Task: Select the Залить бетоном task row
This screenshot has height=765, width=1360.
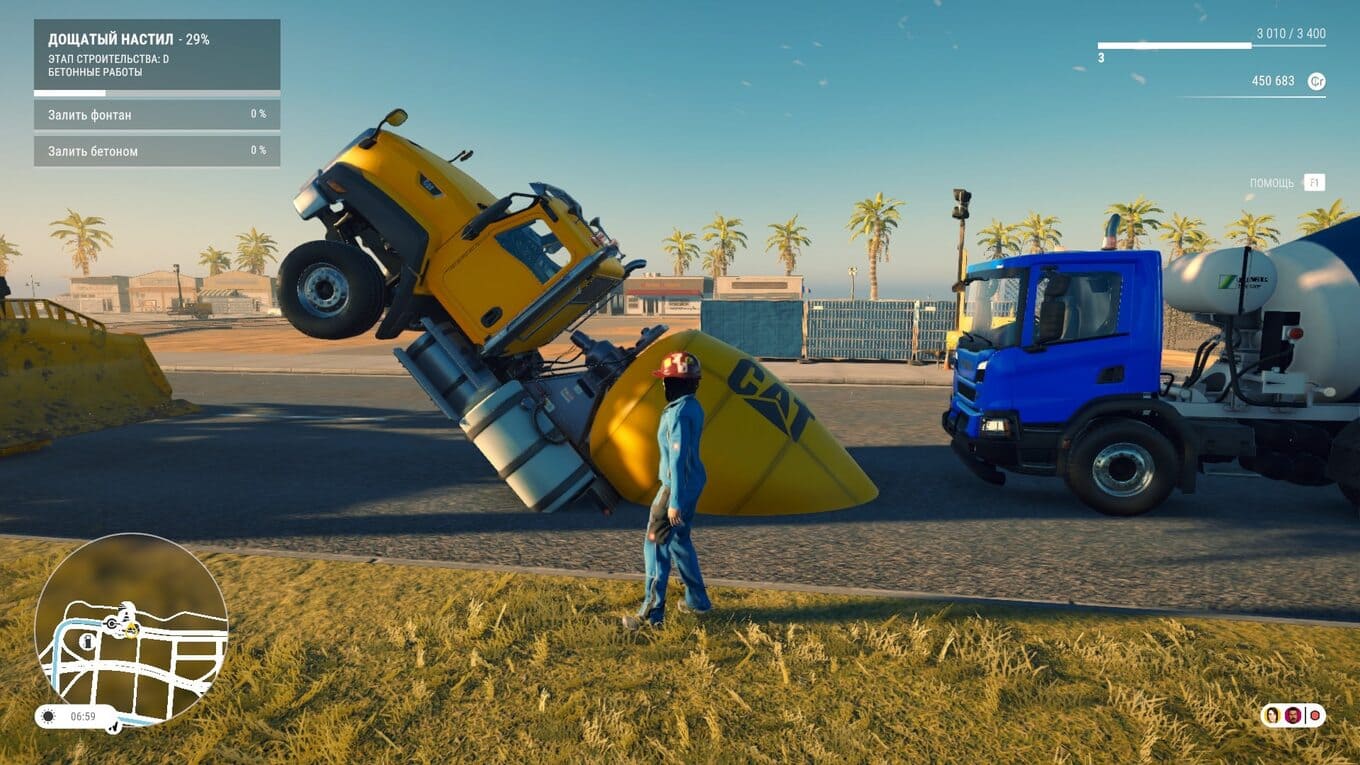Action: 157,151
